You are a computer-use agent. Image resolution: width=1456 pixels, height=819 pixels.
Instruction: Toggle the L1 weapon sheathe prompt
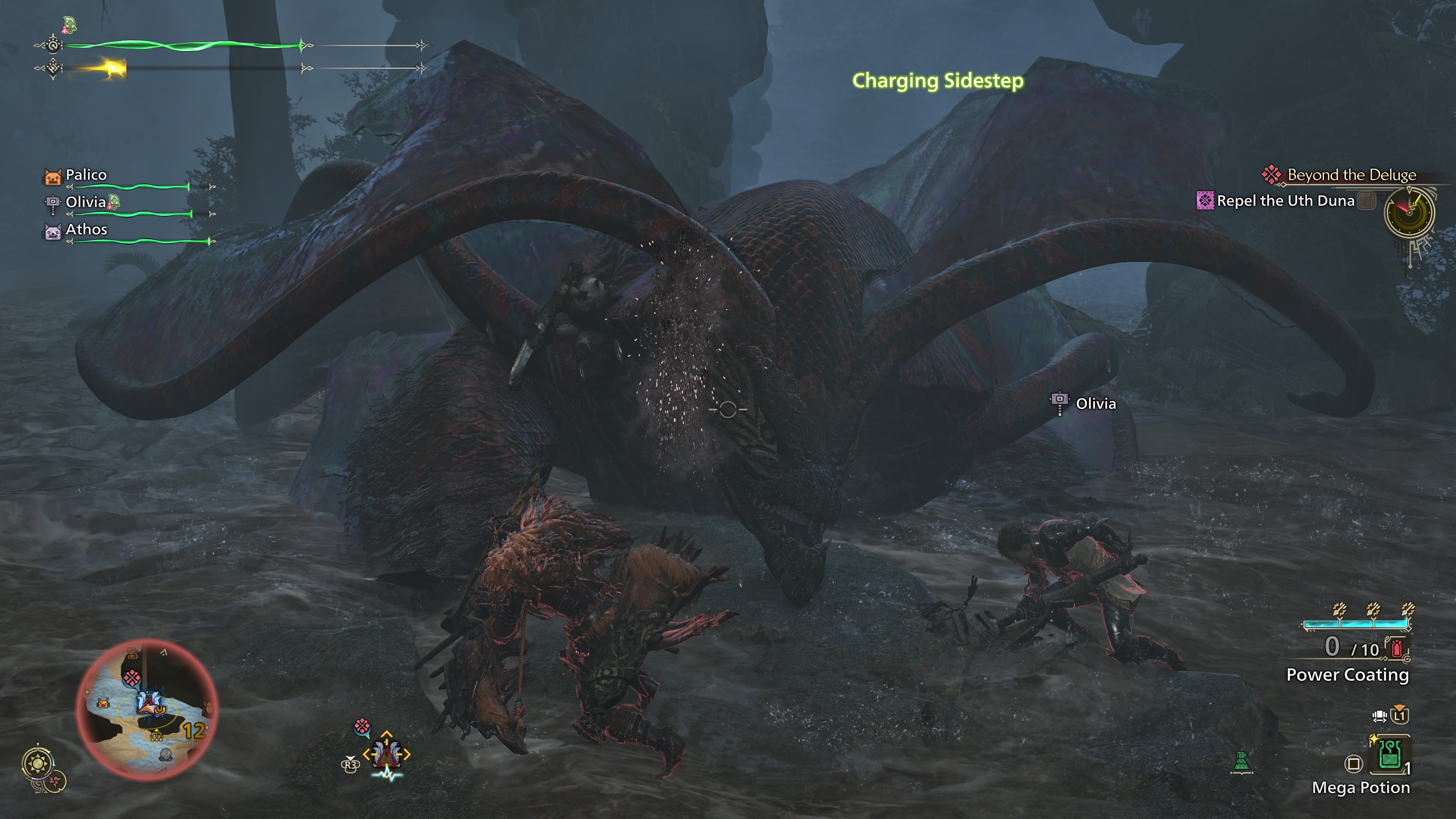pos(1399,716)
